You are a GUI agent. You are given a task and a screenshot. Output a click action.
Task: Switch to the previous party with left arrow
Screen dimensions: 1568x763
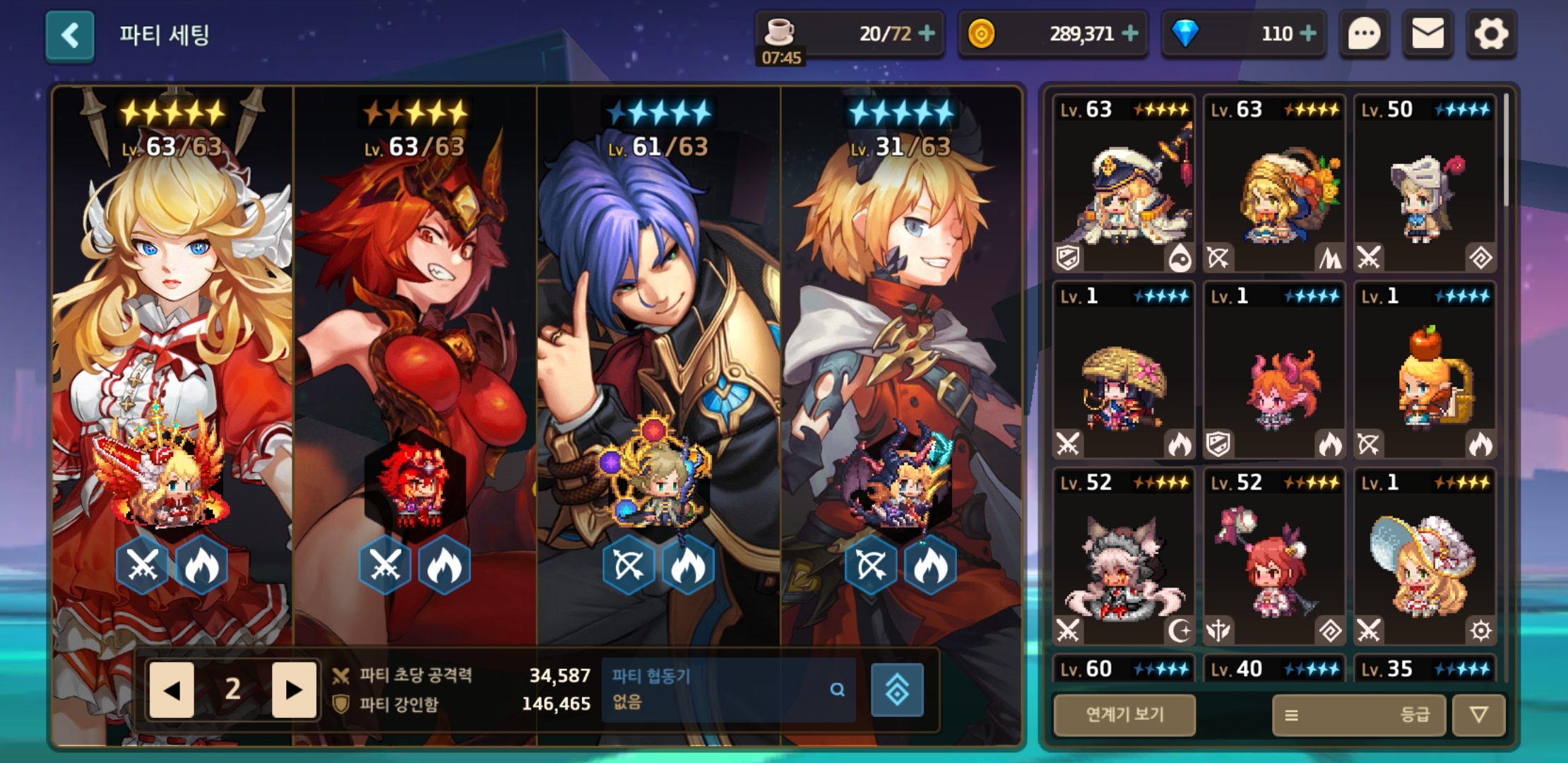click(x=172, y=690)
